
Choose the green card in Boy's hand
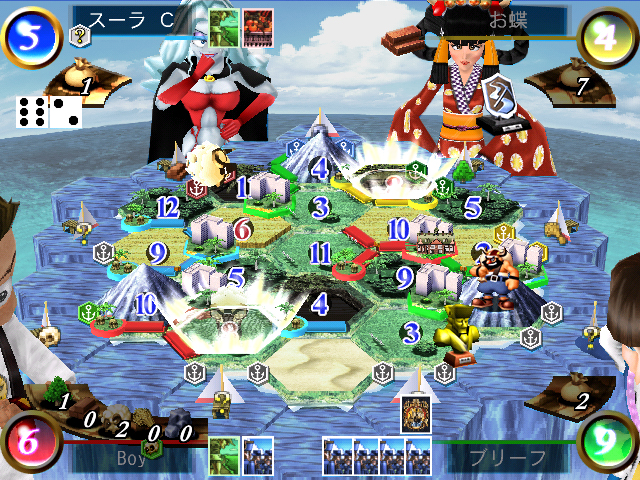(x=224, y=456)
